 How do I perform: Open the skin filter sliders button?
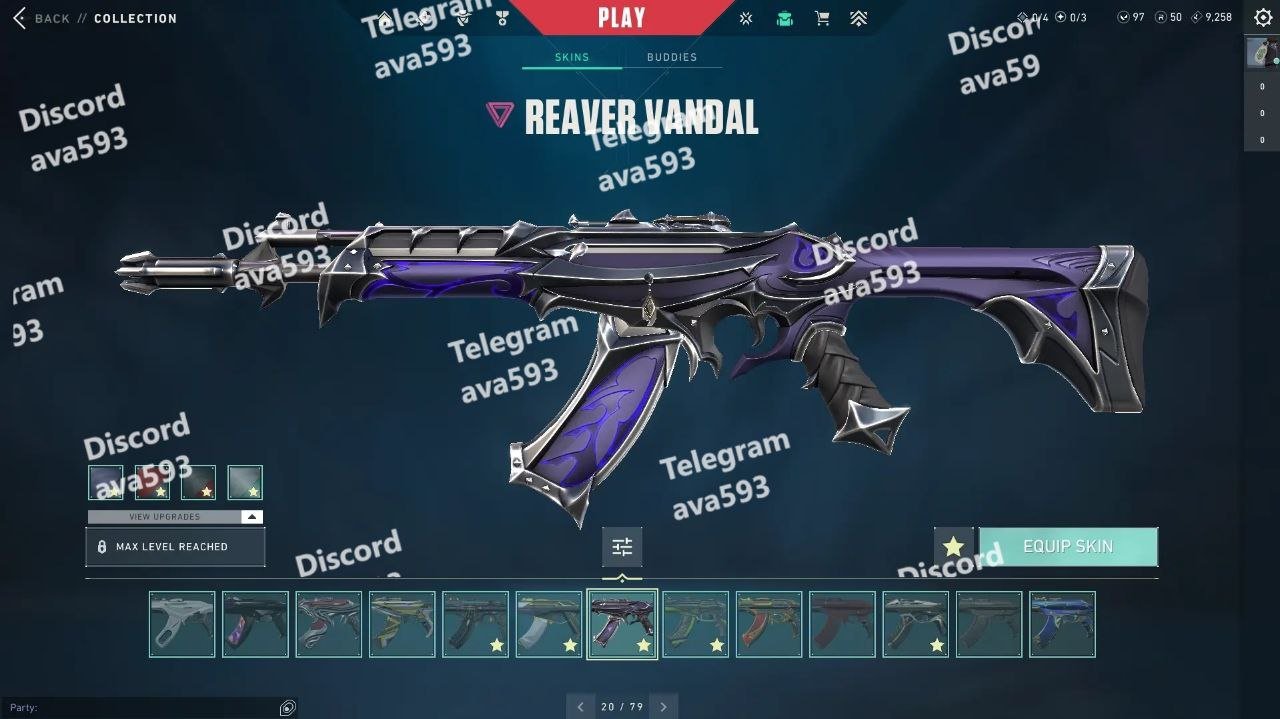point(622,547)
